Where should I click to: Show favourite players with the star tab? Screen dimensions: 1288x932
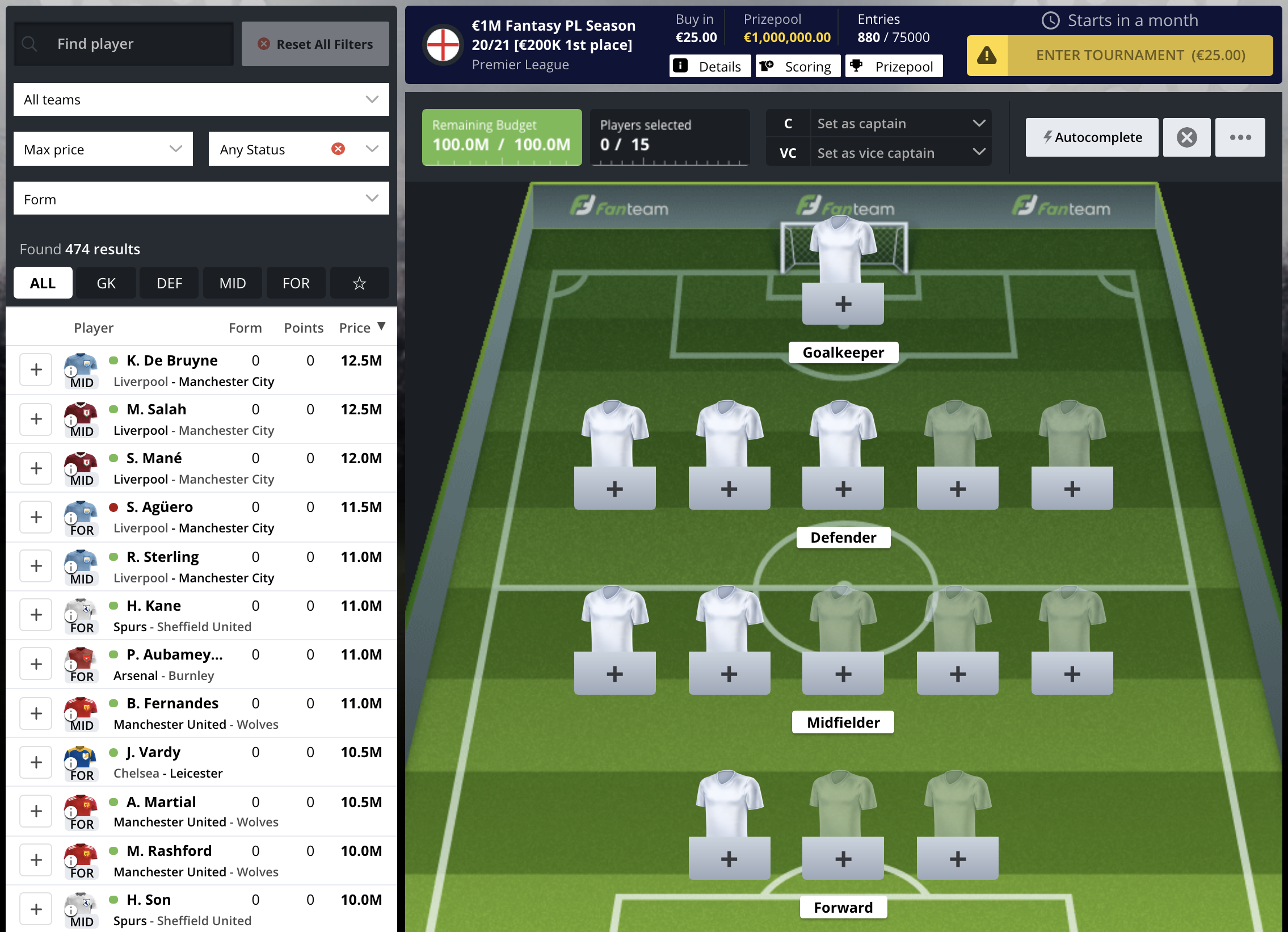359,283
